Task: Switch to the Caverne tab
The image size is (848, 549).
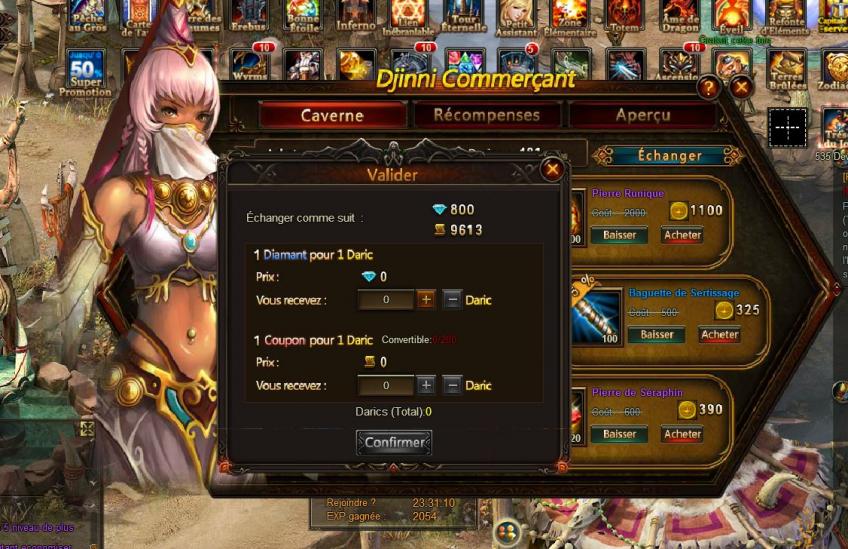Action: click(332, 115)
